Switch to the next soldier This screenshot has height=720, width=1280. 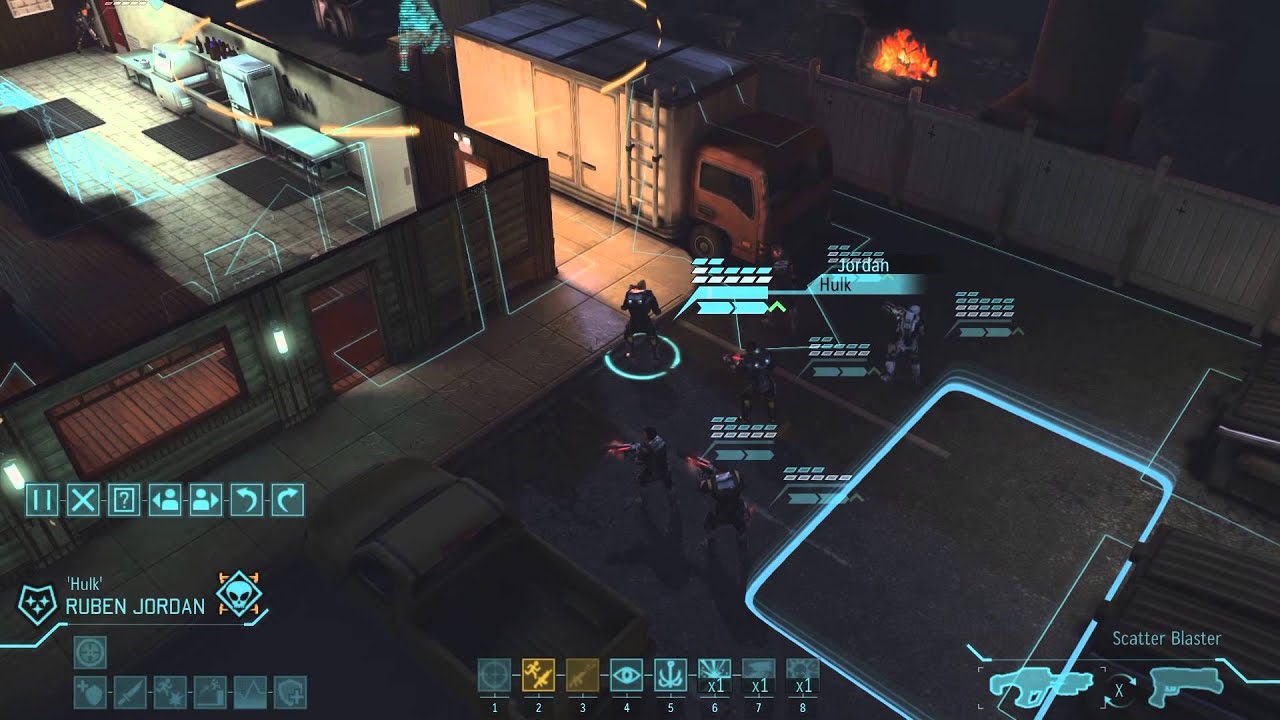coord(205,499)
